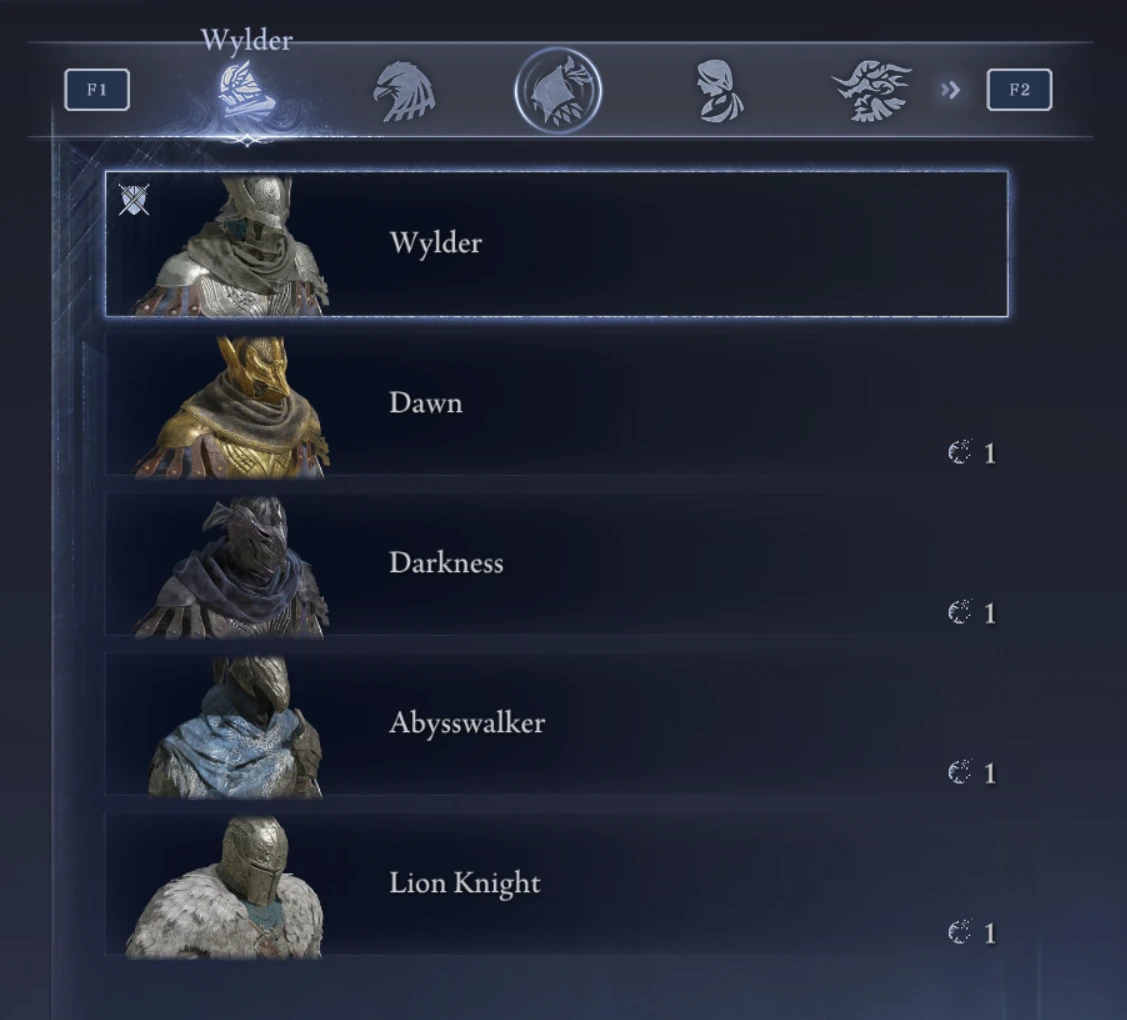
Task: Select the default Wylder skin row
Action: tap(556, 244)
